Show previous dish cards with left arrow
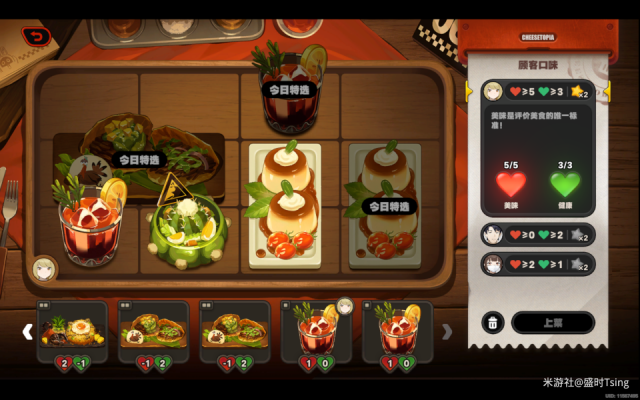Screen dimensions: 640x400 [28, 331]
